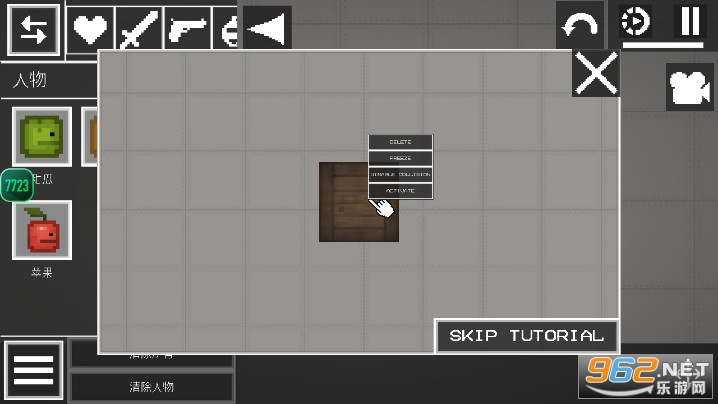Pause the game

click(689, 21)
